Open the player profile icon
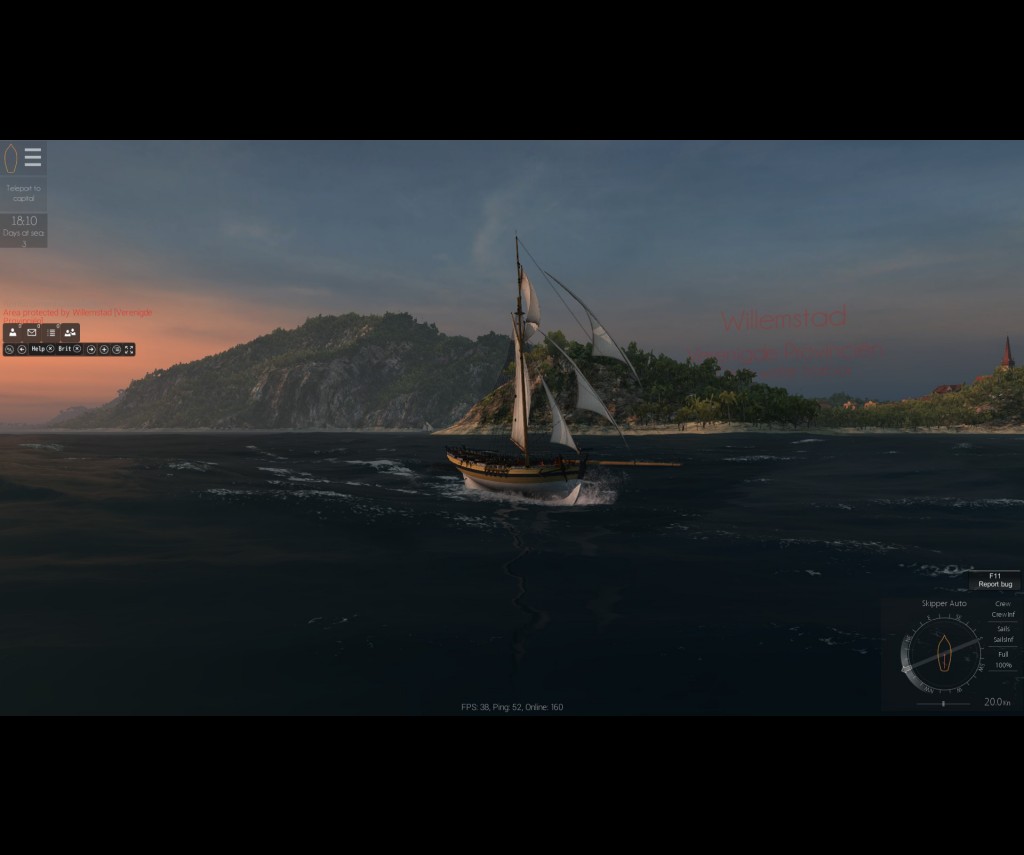This screenshot has width=1024, height=855. coord(13,332)
